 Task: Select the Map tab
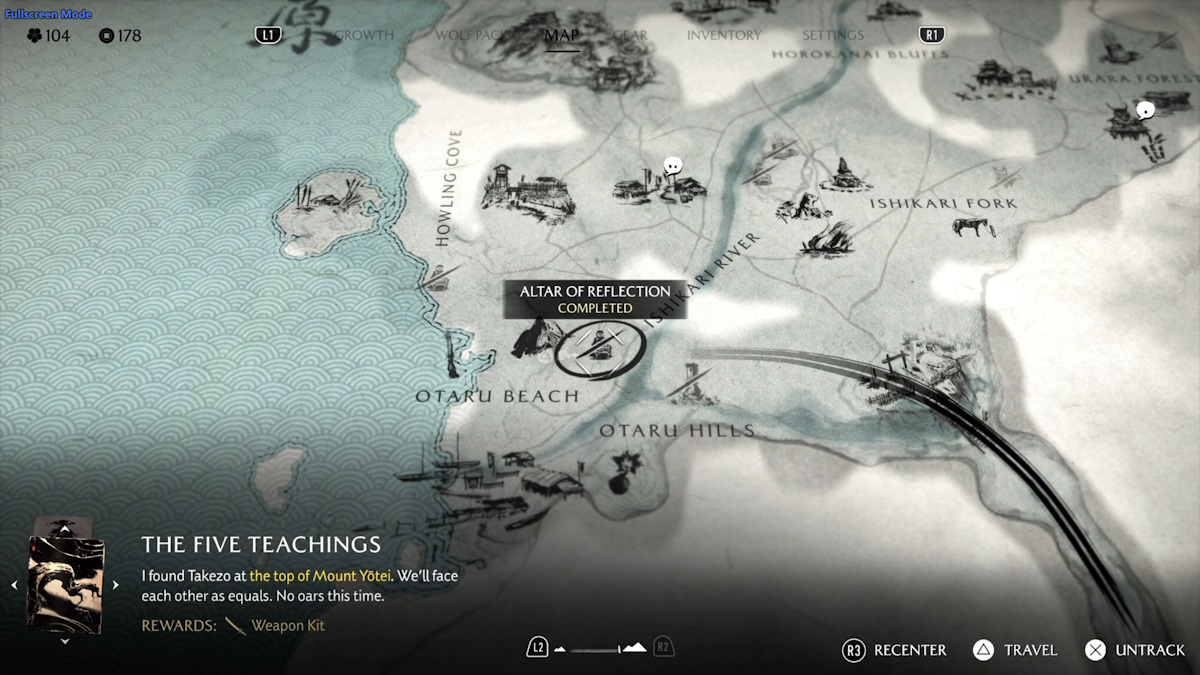click(562, 35)
